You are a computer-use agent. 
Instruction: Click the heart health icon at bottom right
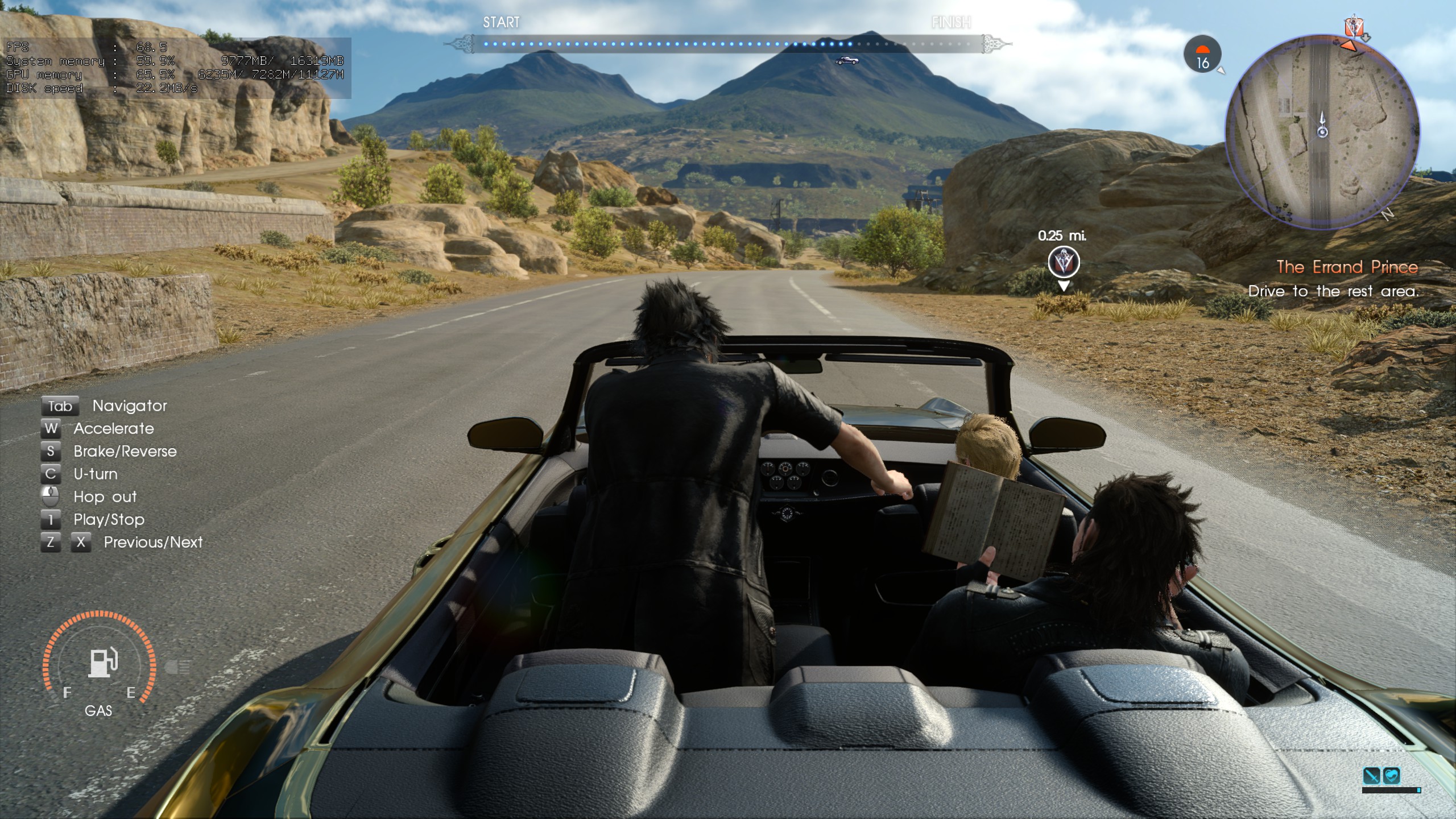(x=1392, y=776)
